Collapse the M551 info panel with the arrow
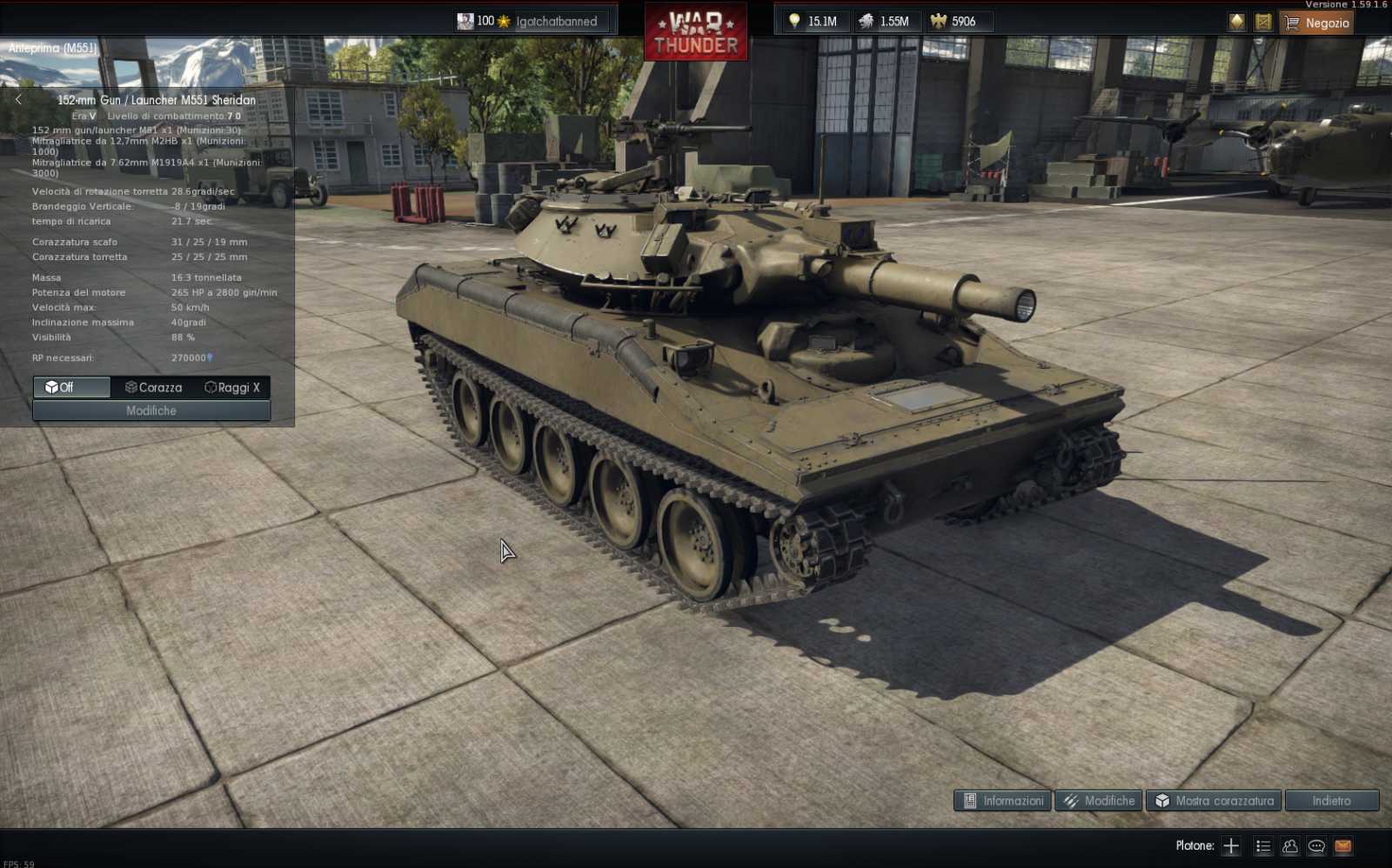Image resolution: width=1392 pixels, height=868 pixels. (x=17, y=100)
